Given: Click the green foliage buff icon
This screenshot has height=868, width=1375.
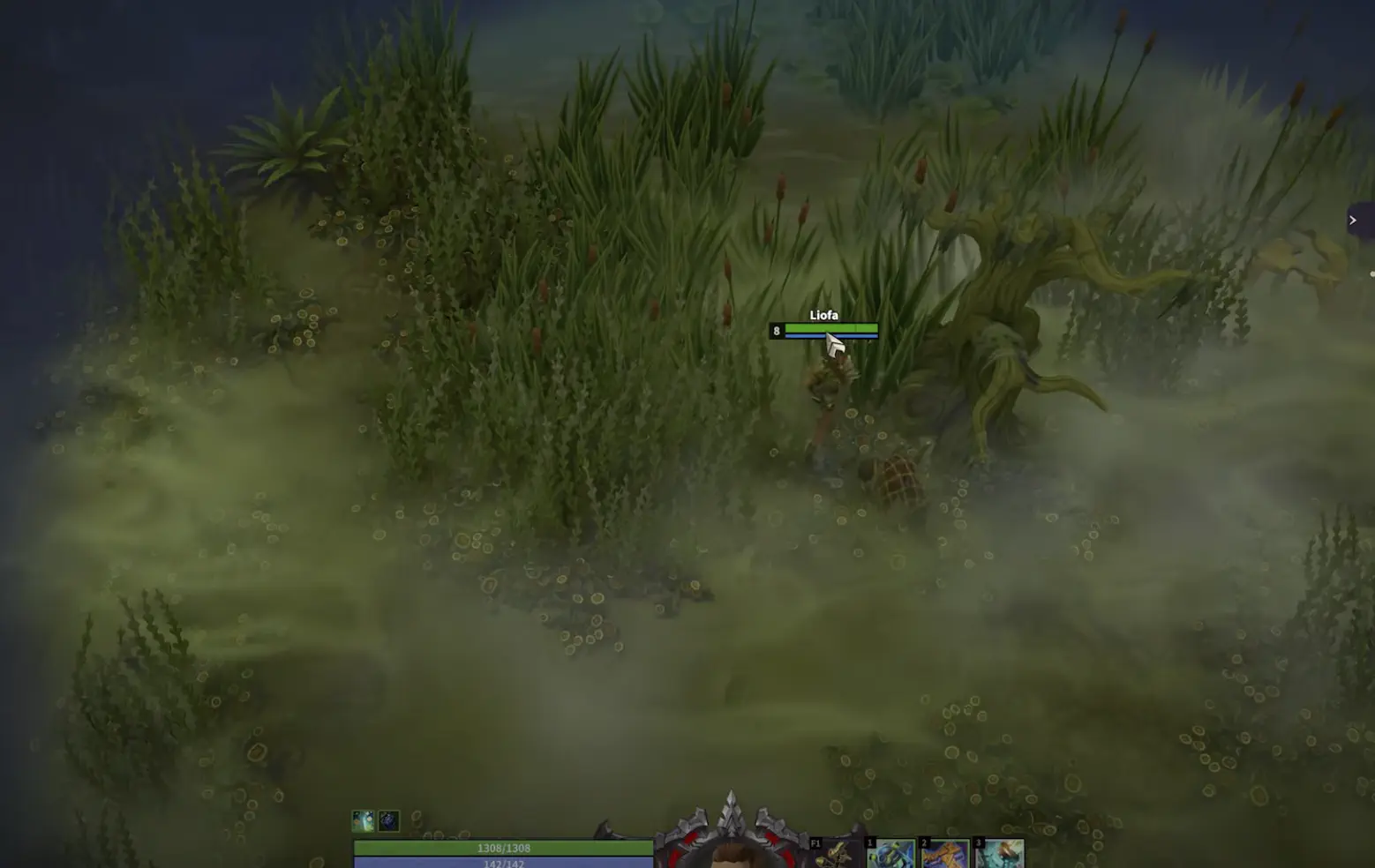Looking at the screenshot, I should [x=362, y=820].
